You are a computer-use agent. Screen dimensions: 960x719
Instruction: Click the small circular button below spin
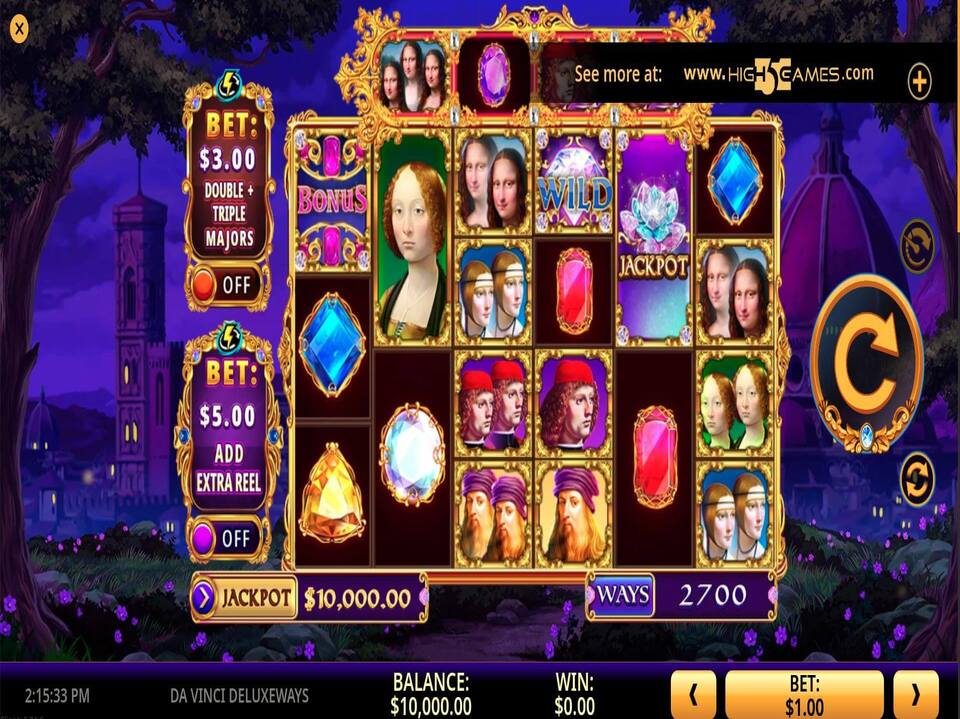pos(916,480)
